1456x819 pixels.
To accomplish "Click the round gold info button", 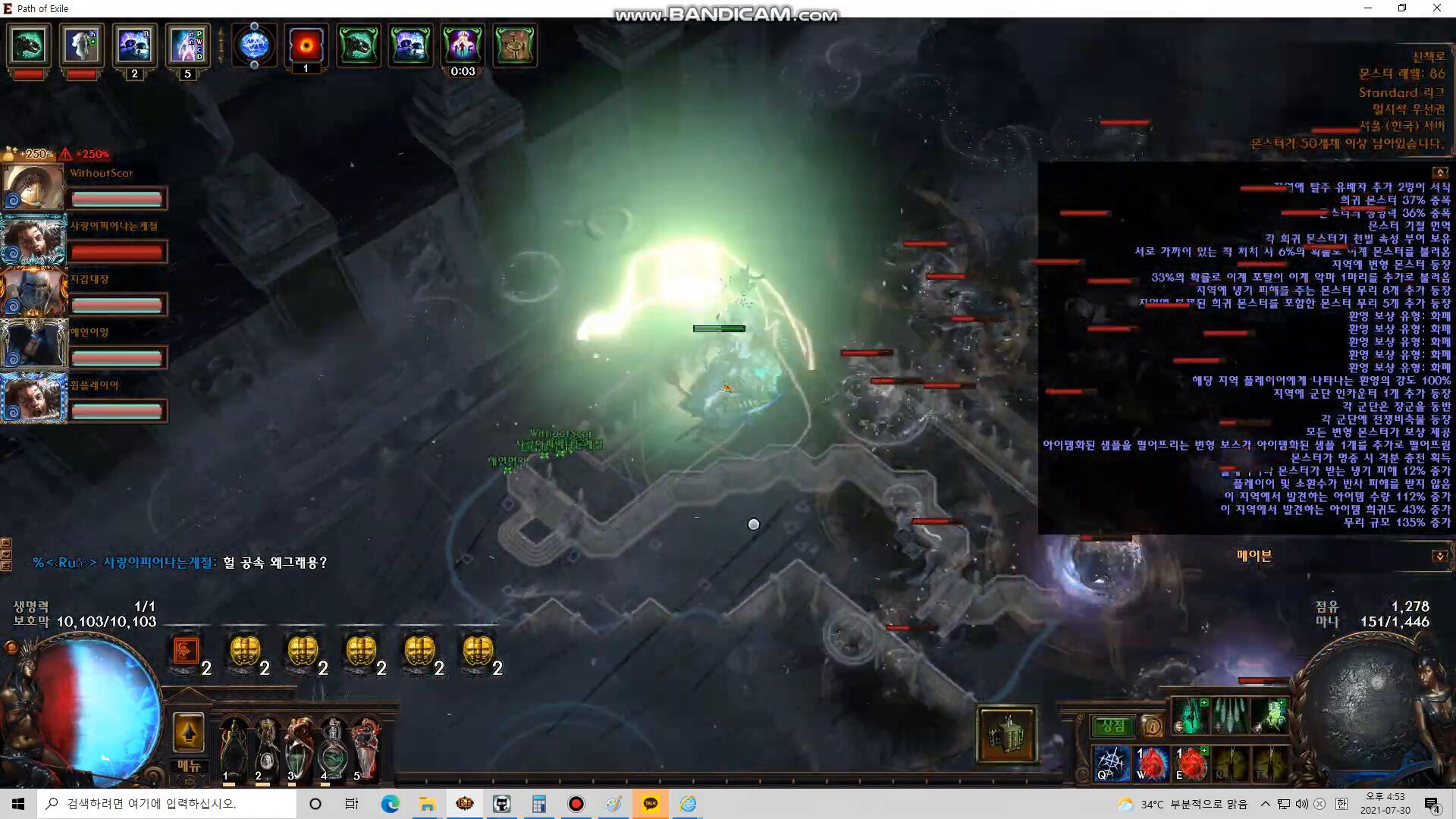I will (x=1151, y=726).
